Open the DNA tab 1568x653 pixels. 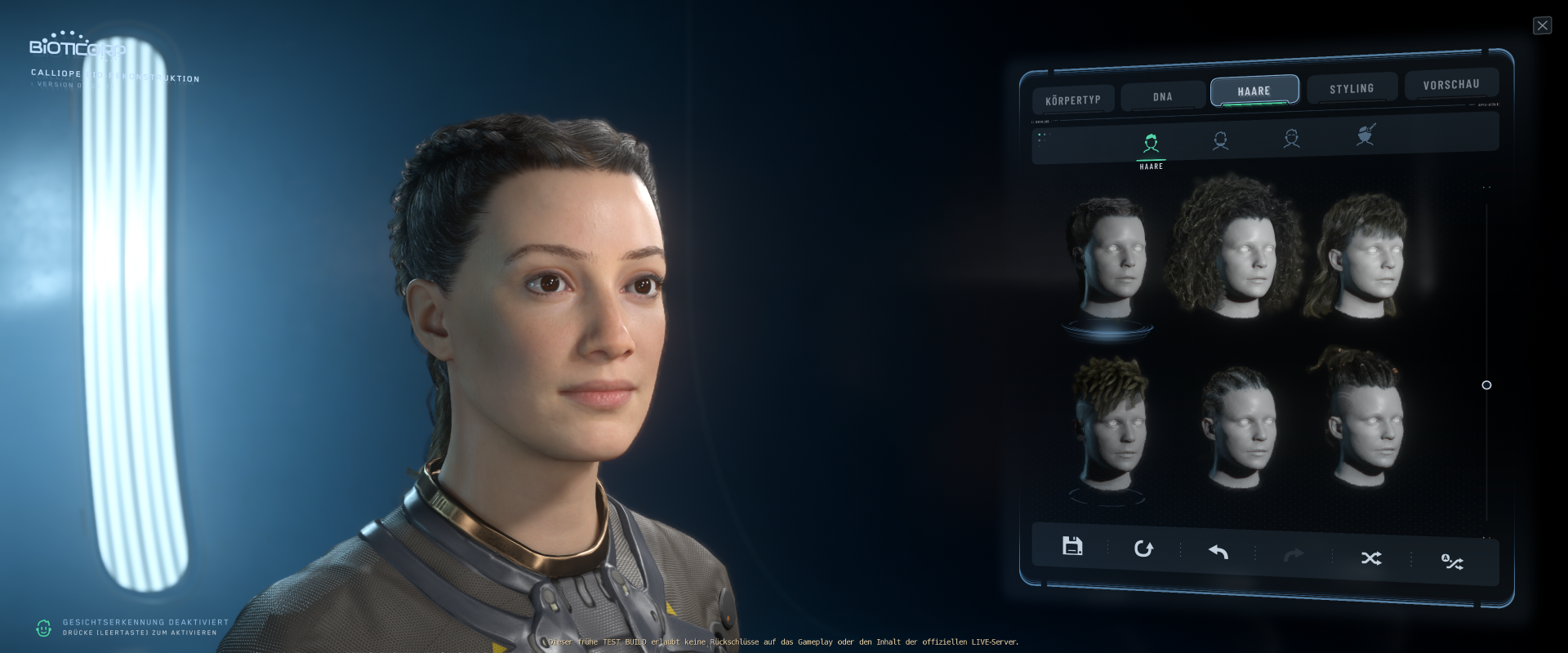pos(1161,96)
